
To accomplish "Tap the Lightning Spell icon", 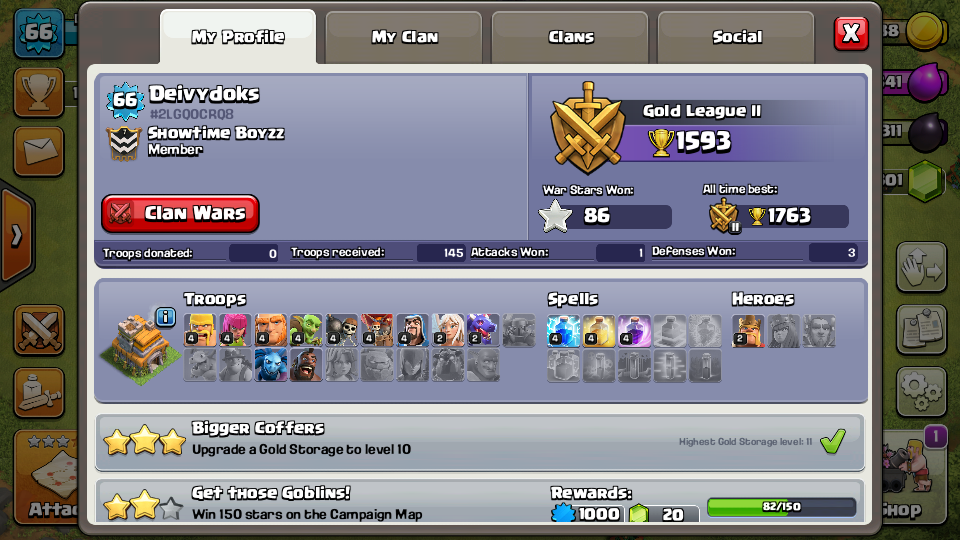I will pos(563,329).
